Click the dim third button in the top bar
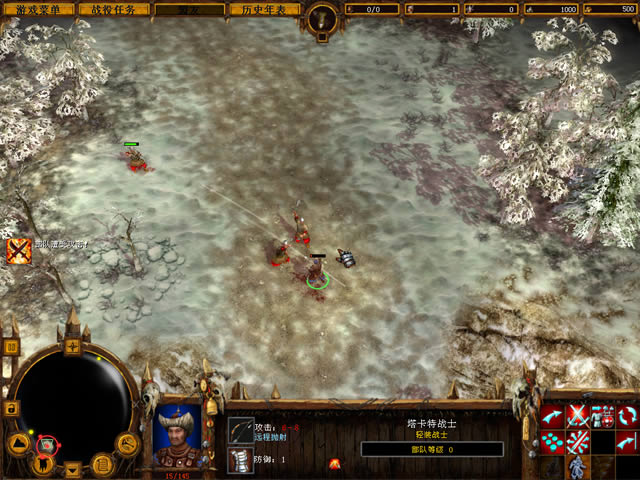Screen dimensions: 640x480 tap(188, 9)
